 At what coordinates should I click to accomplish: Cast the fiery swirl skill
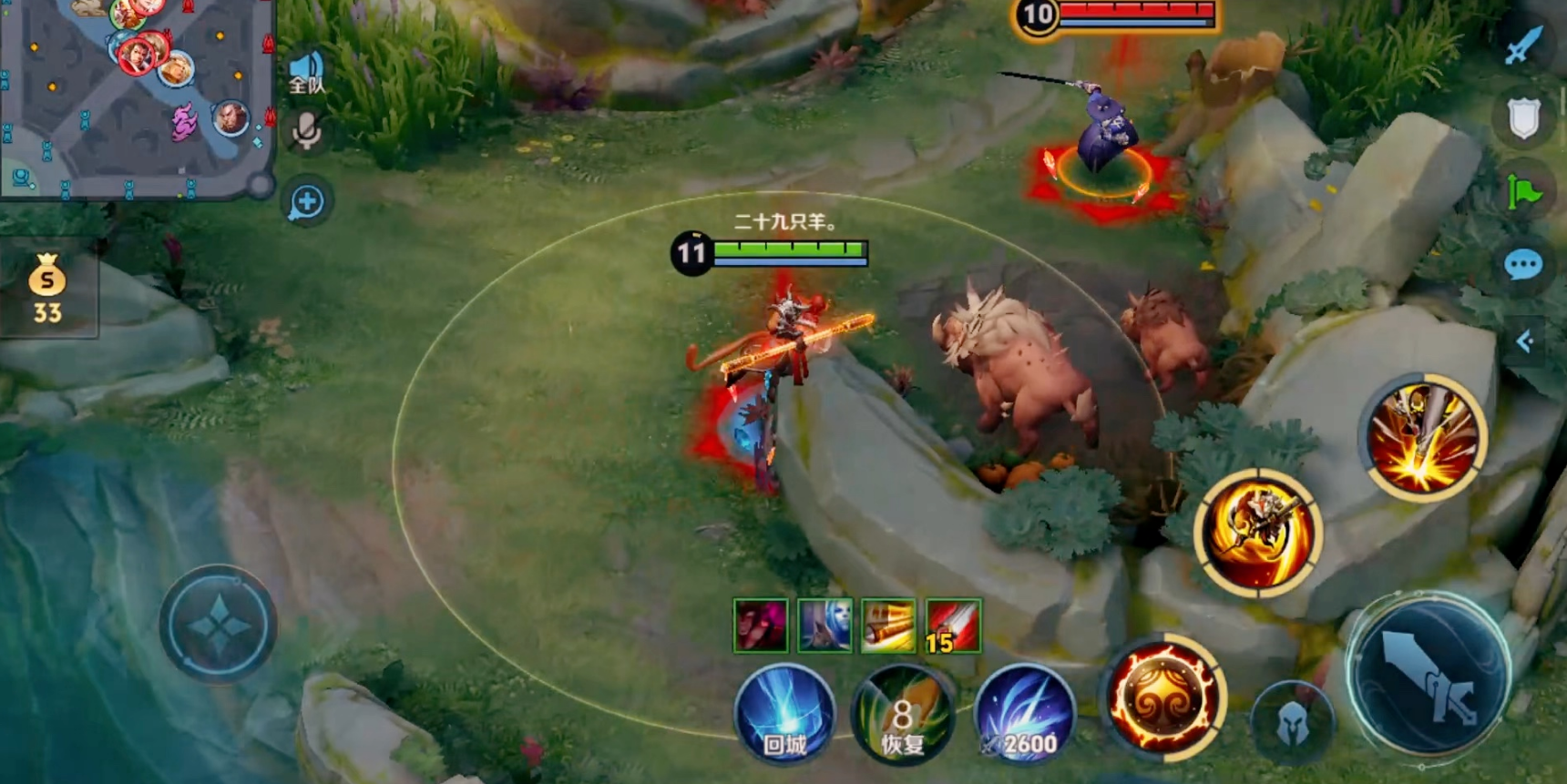(1162, 697)
